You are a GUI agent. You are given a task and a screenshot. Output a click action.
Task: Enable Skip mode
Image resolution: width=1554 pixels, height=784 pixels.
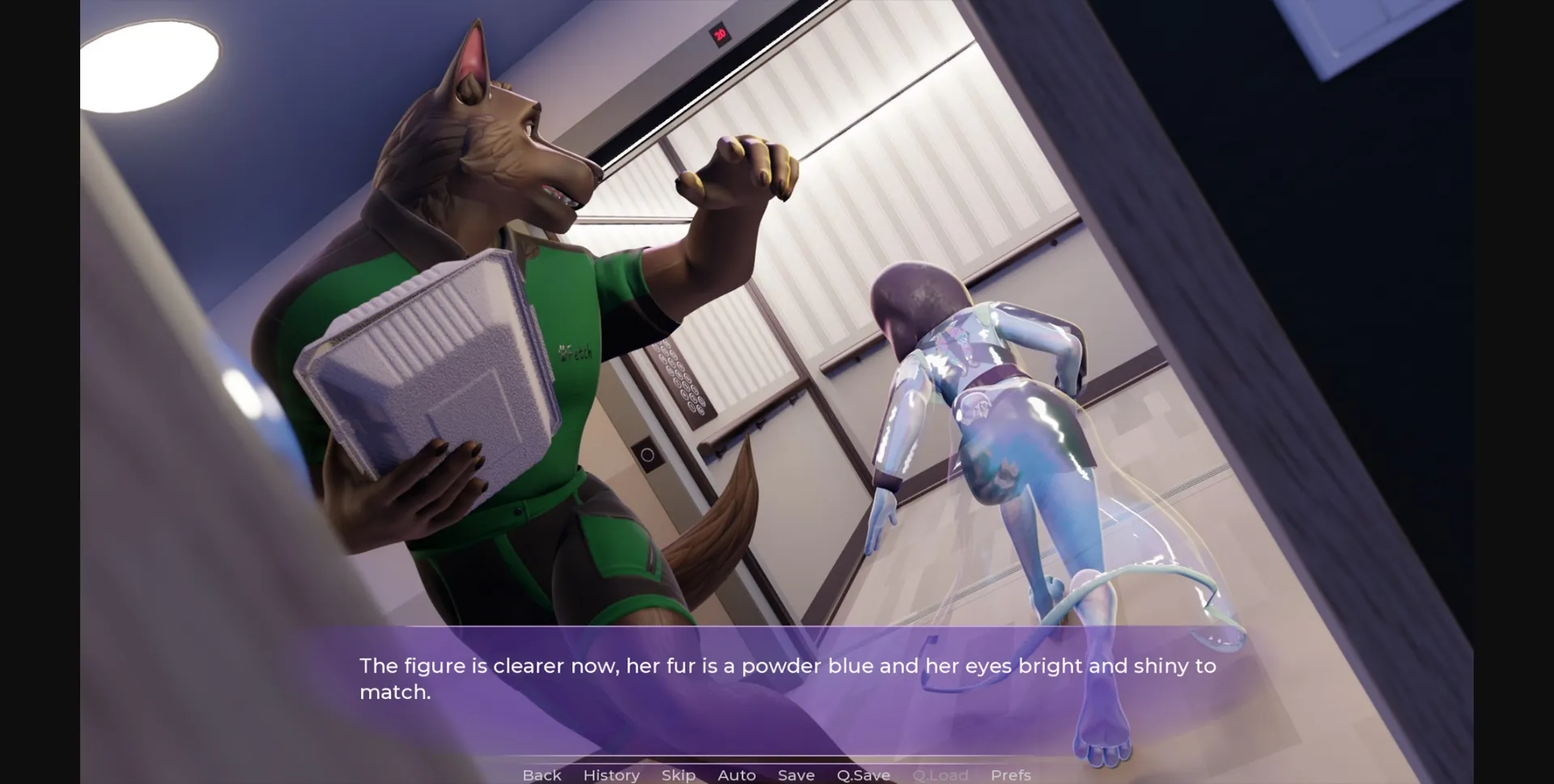[678, 774]
